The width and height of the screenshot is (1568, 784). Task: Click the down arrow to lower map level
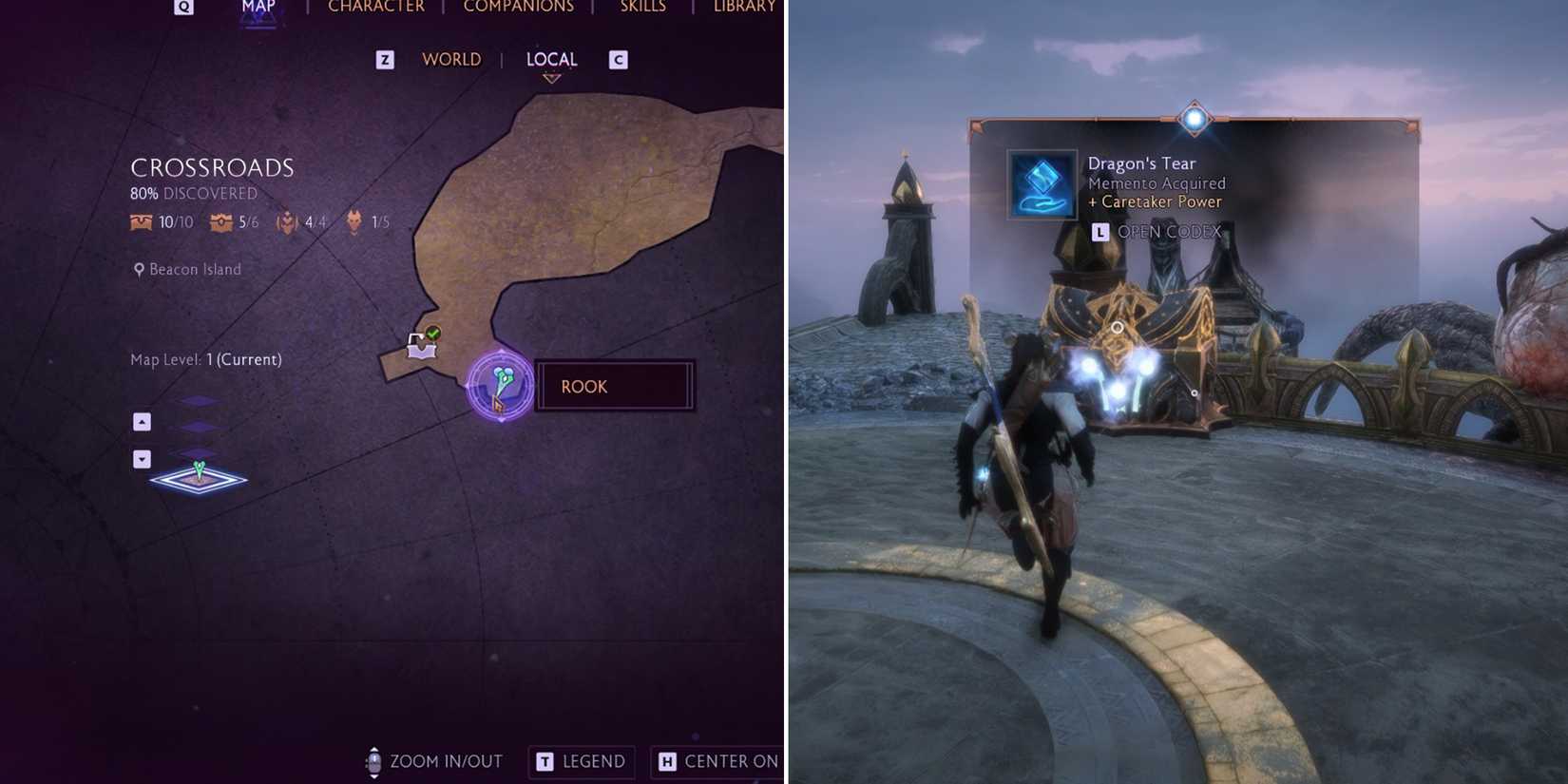point(141,459)
